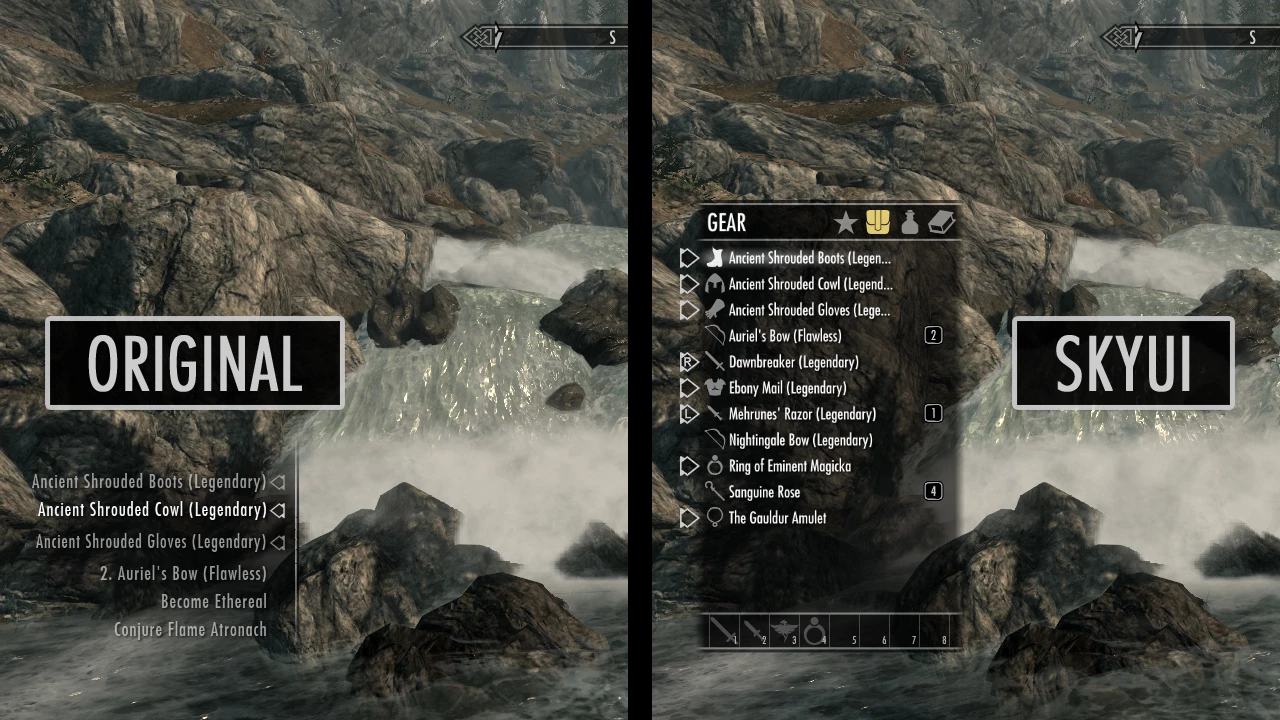1280x720 pixels.
Task: Open the yellow Gear satchel icon
Action: tap(877, 222)
